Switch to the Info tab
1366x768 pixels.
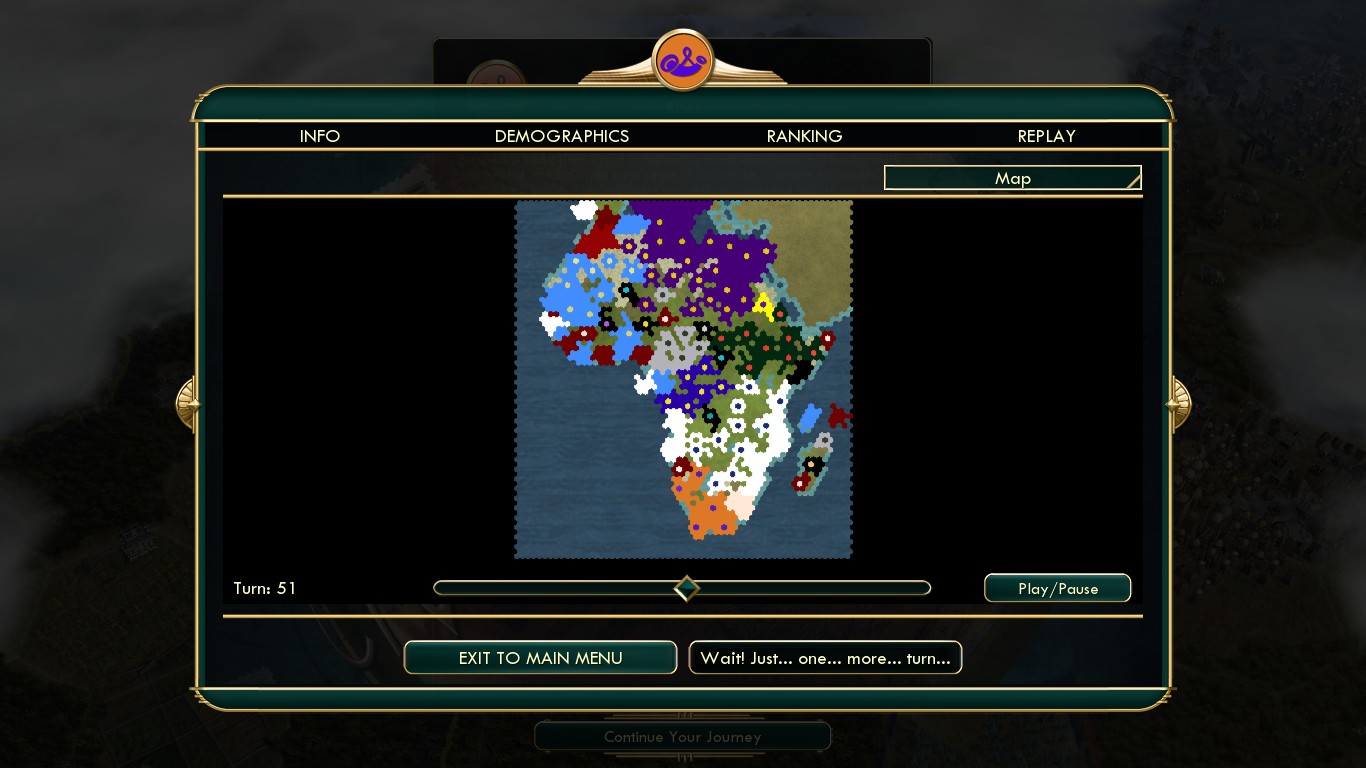click(x=320, y=136)
